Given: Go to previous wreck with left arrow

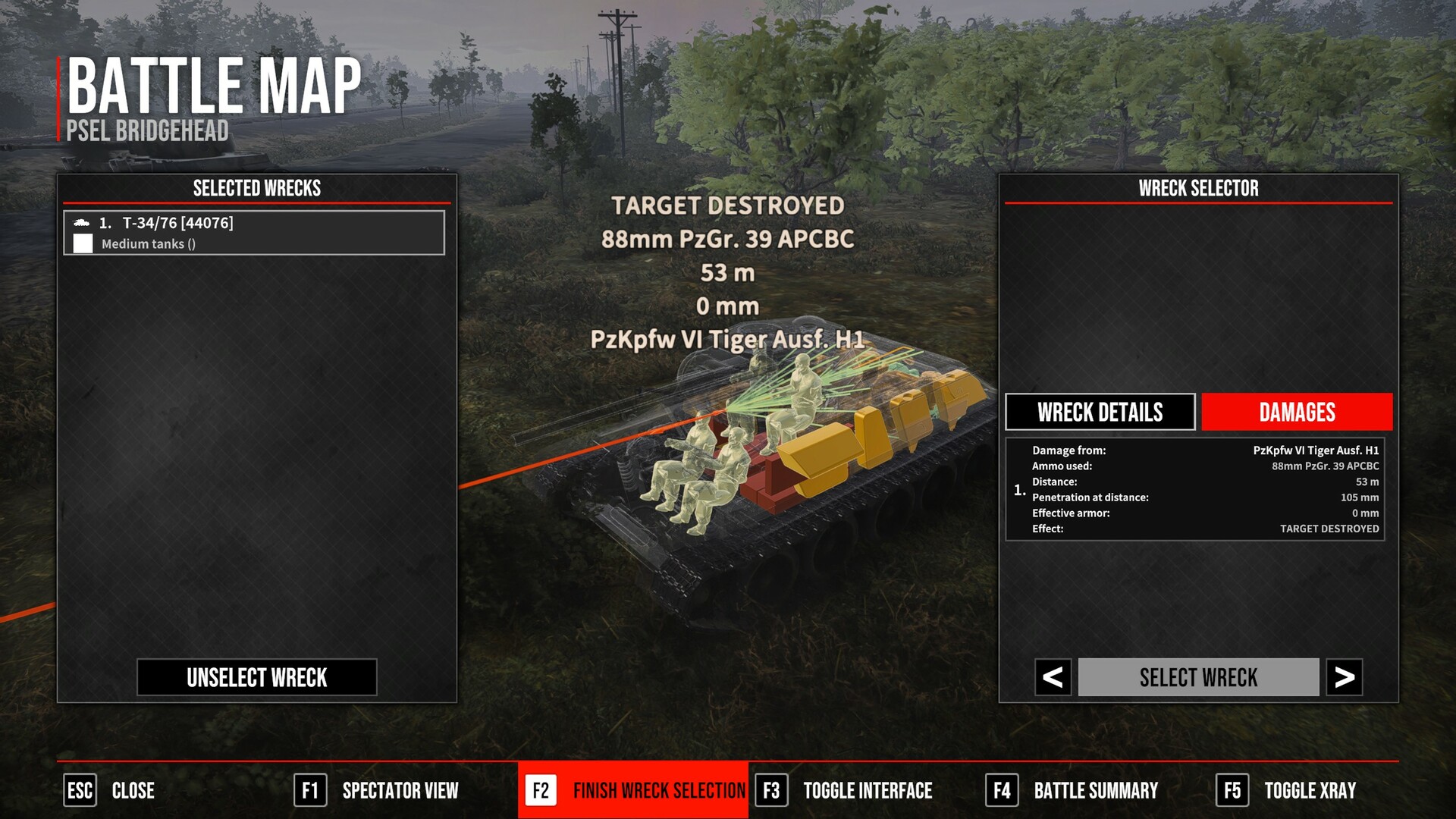Looking at the screenshot, I should pos(1053,677).
